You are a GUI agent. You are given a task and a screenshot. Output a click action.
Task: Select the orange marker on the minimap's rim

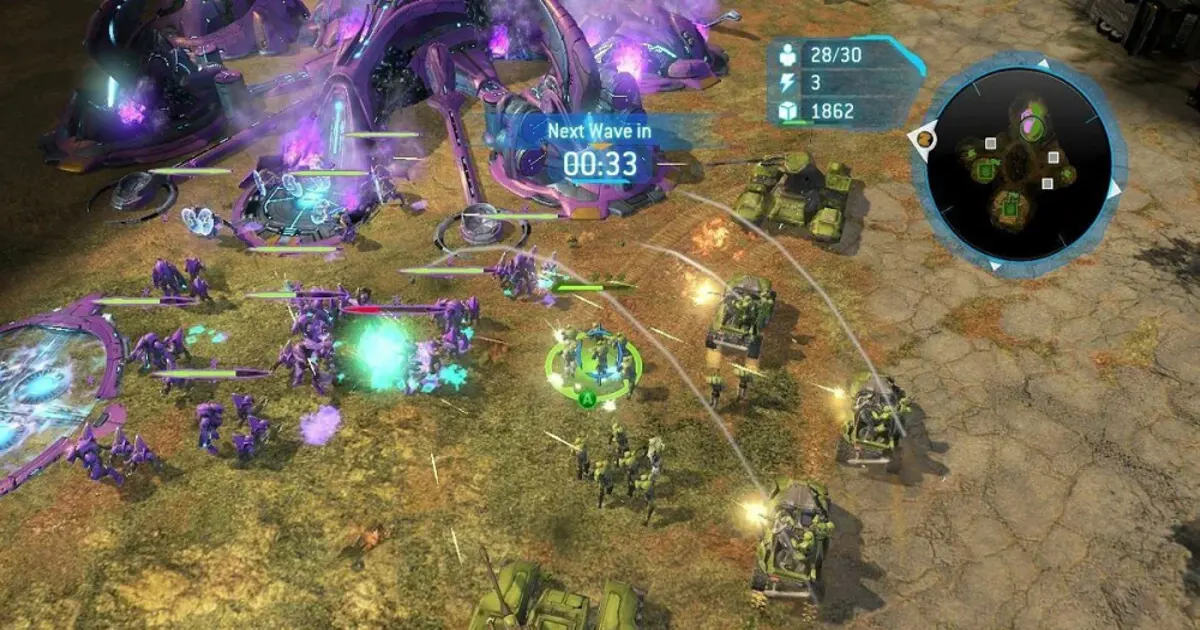point(925,138)
